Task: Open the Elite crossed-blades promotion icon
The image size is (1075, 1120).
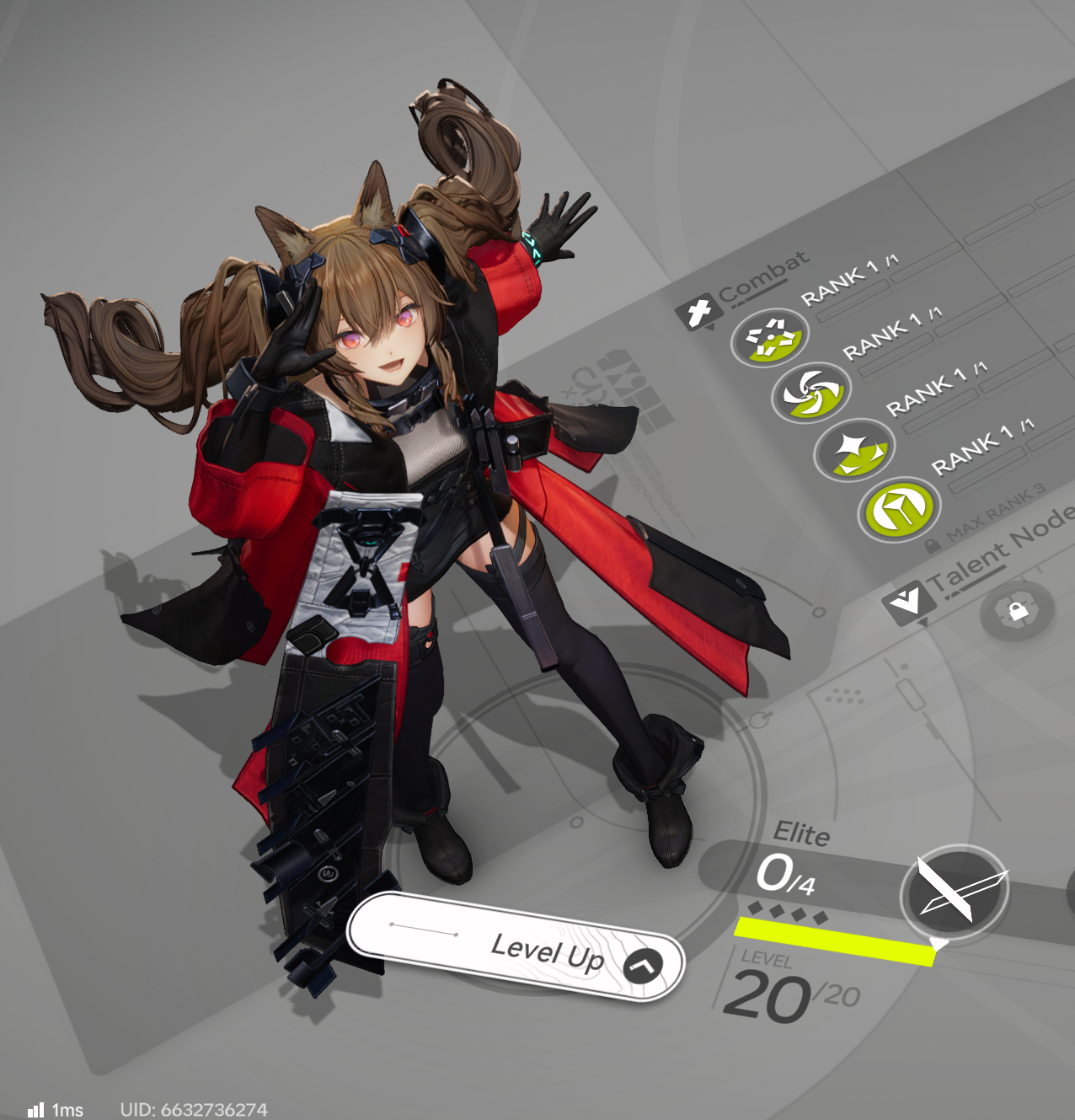Action: 954,892
